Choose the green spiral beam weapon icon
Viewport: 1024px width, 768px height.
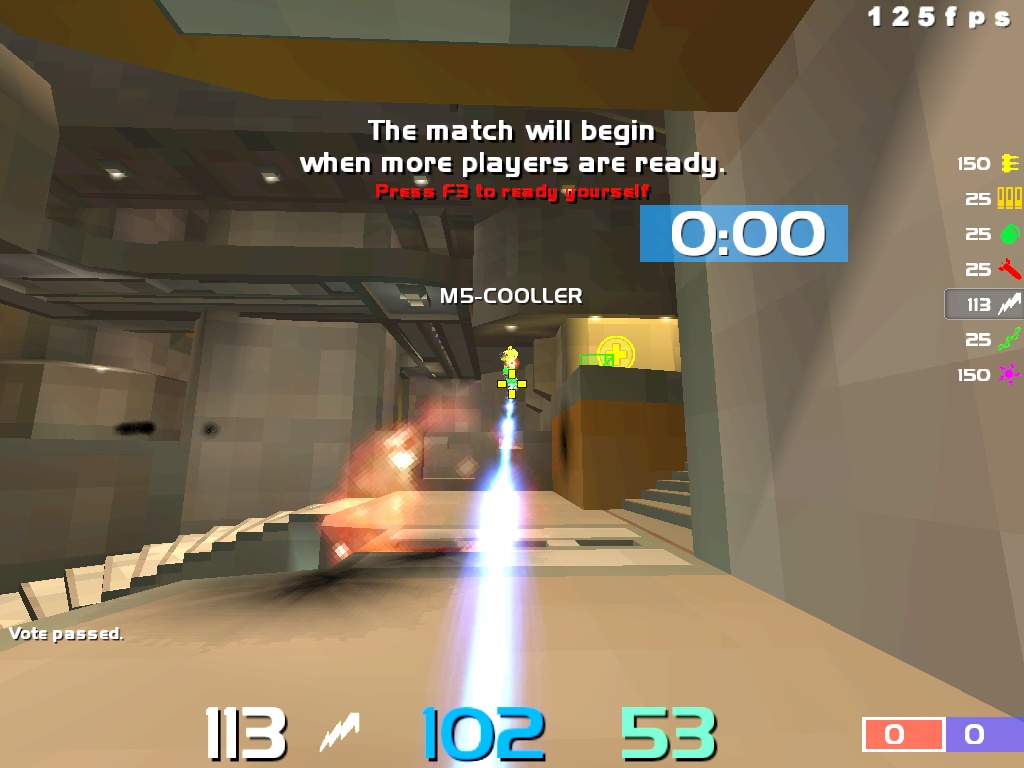tap(1009, 340)
